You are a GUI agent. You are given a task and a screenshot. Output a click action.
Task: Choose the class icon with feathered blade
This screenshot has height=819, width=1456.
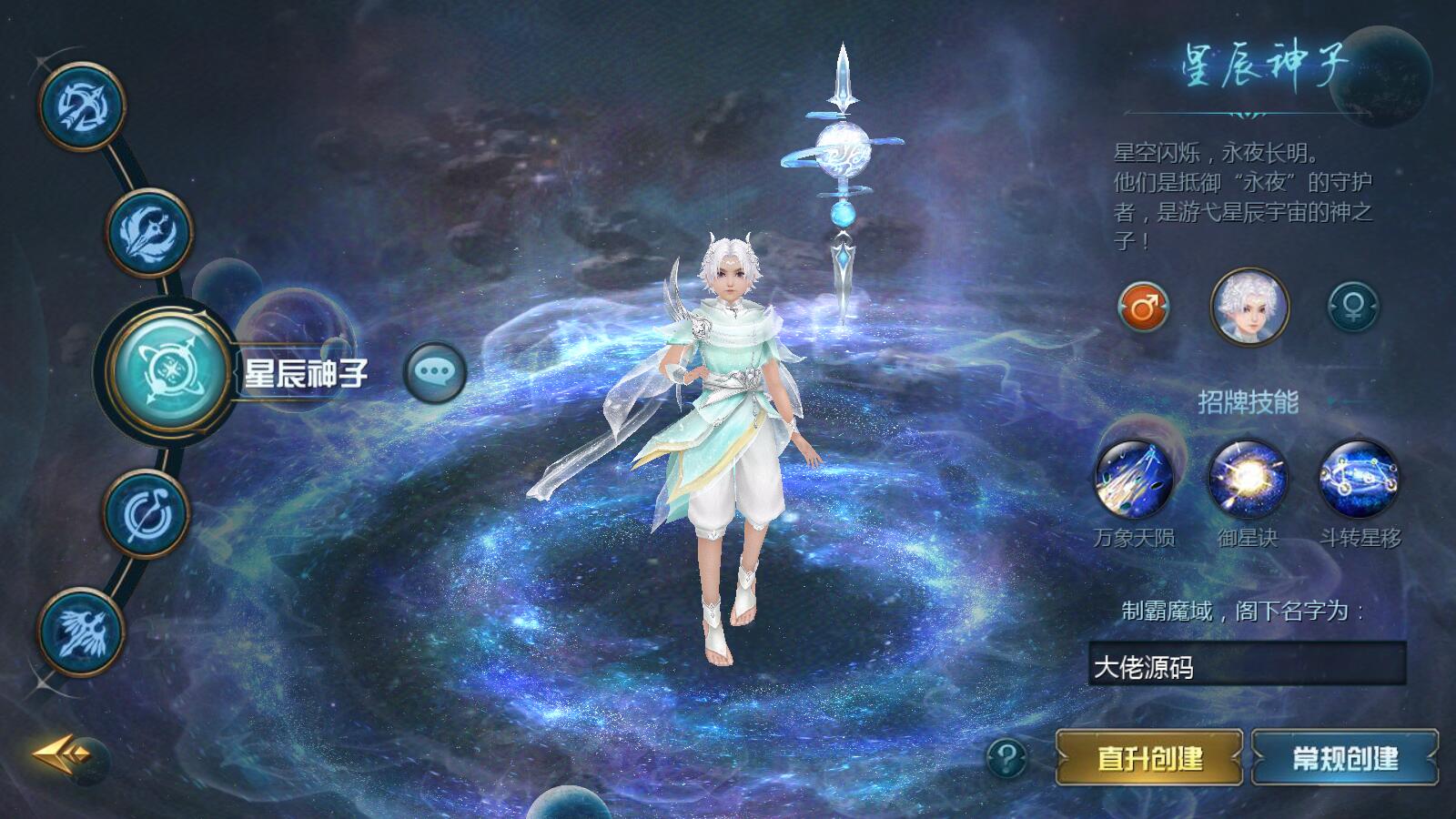(x=149, y=232)
